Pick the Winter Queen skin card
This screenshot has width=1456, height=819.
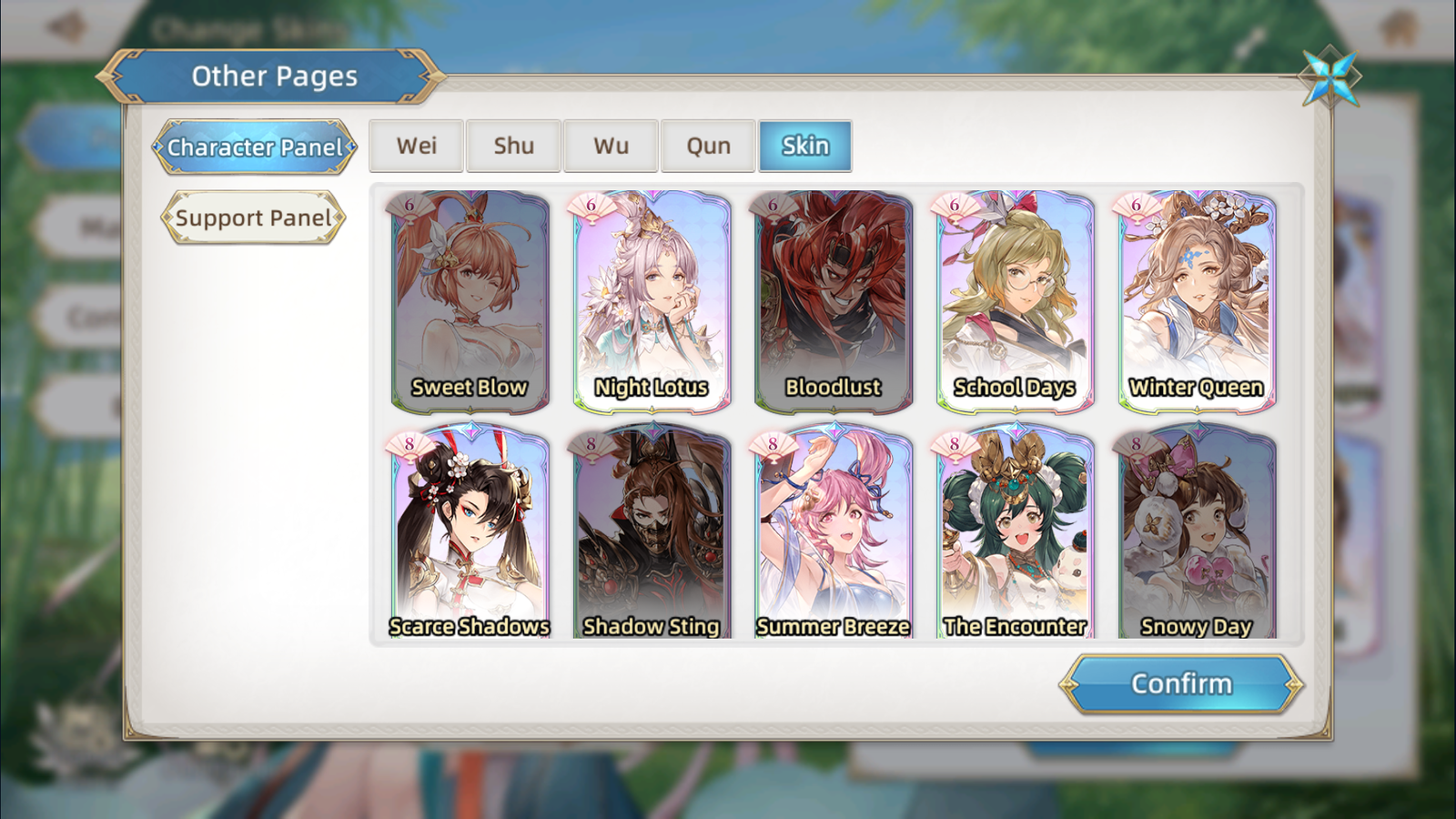[x=1197, y=300]
